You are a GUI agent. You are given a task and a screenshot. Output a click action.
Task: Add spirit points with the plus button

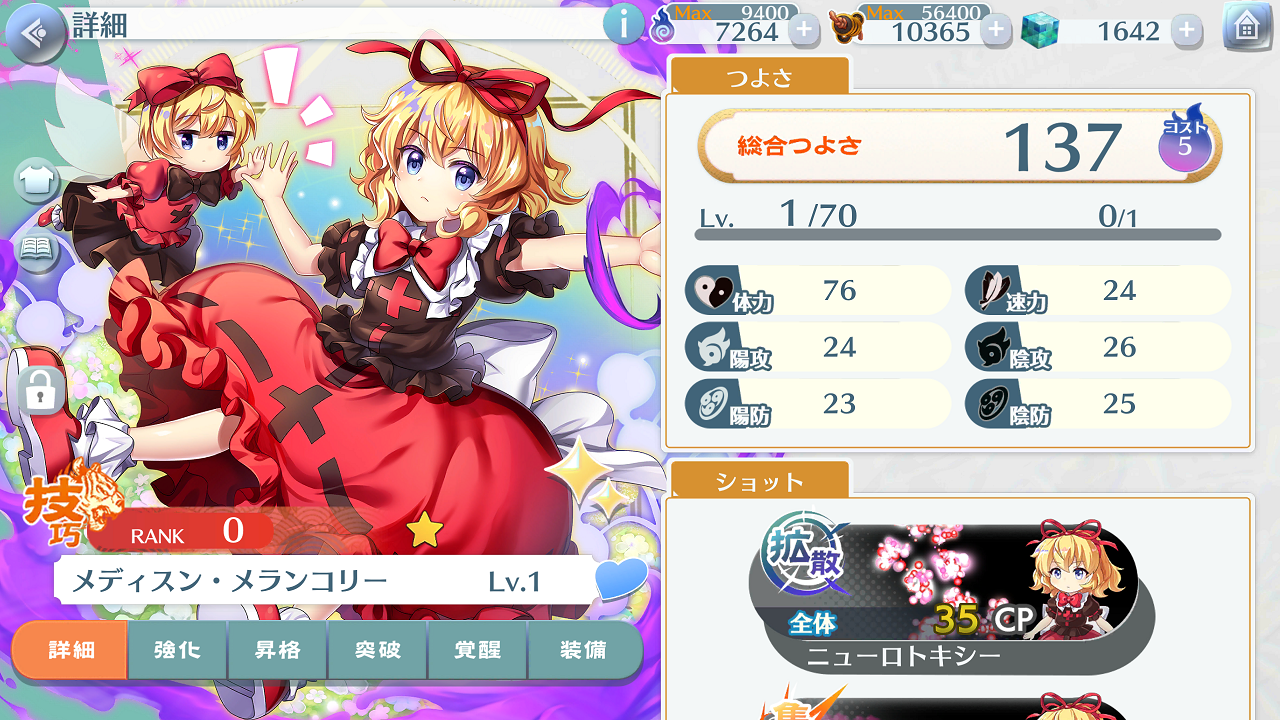point(804,30)
